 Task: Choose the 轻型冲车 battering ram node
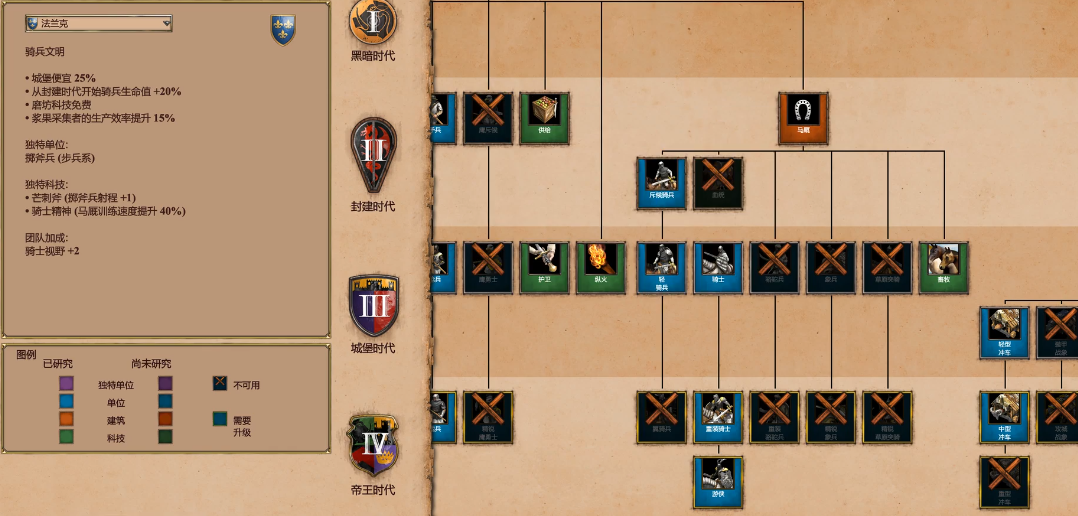click(1004, 332)
